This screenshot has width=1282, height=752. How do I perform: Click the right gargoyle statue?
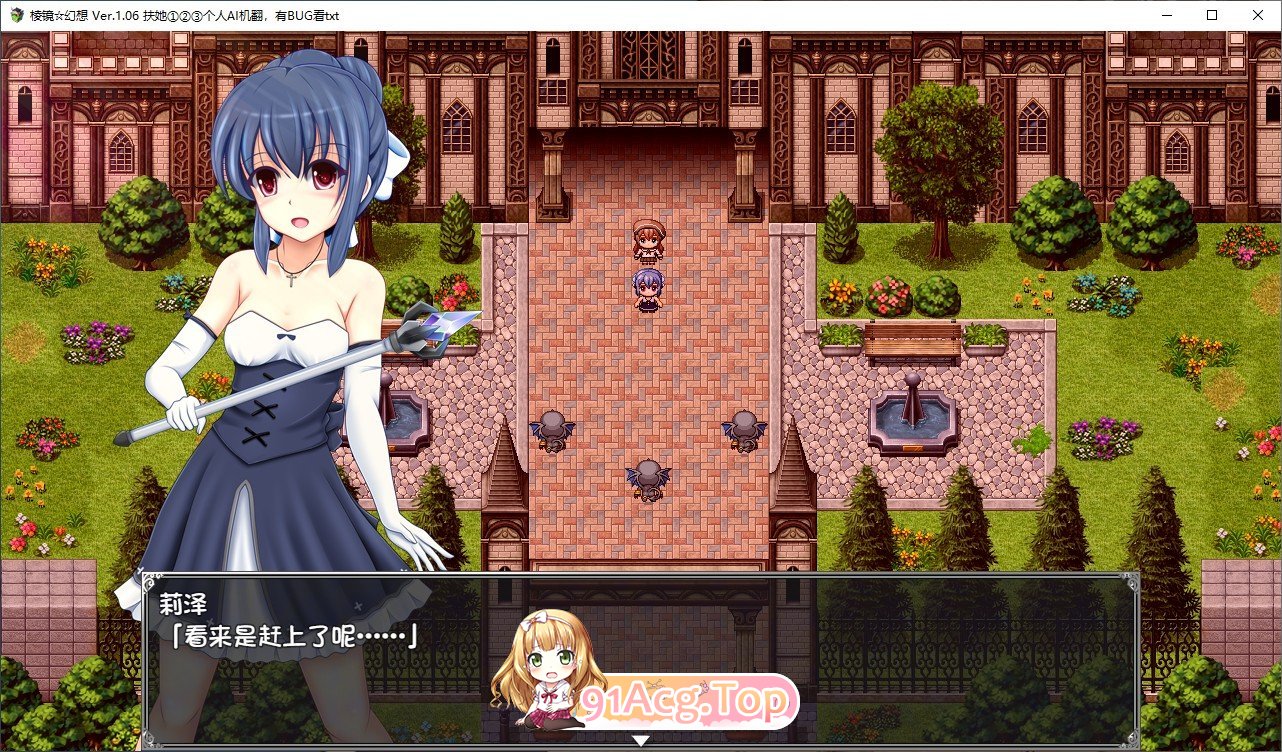click(x=742, y=432)
